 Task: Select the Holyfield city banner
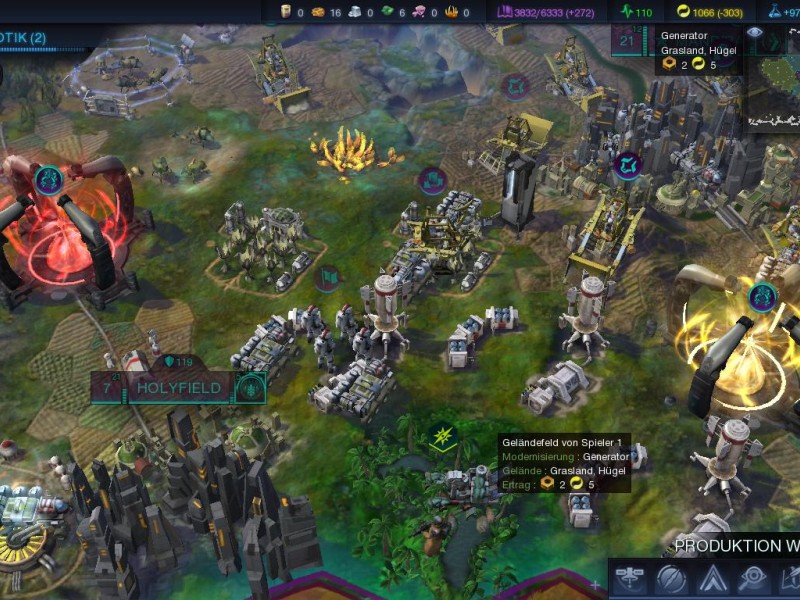pyautogui.click(x=178, y=387)
